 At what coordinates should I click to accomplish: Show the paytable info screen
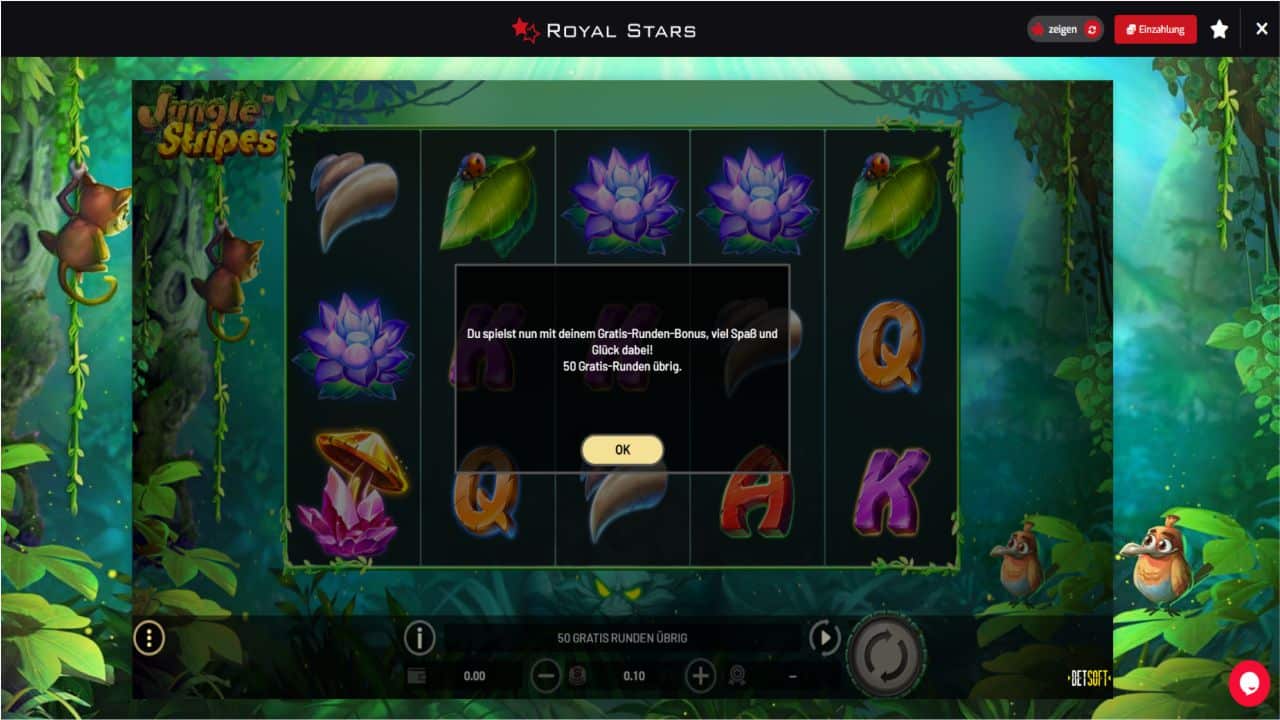tap(420, 638)
